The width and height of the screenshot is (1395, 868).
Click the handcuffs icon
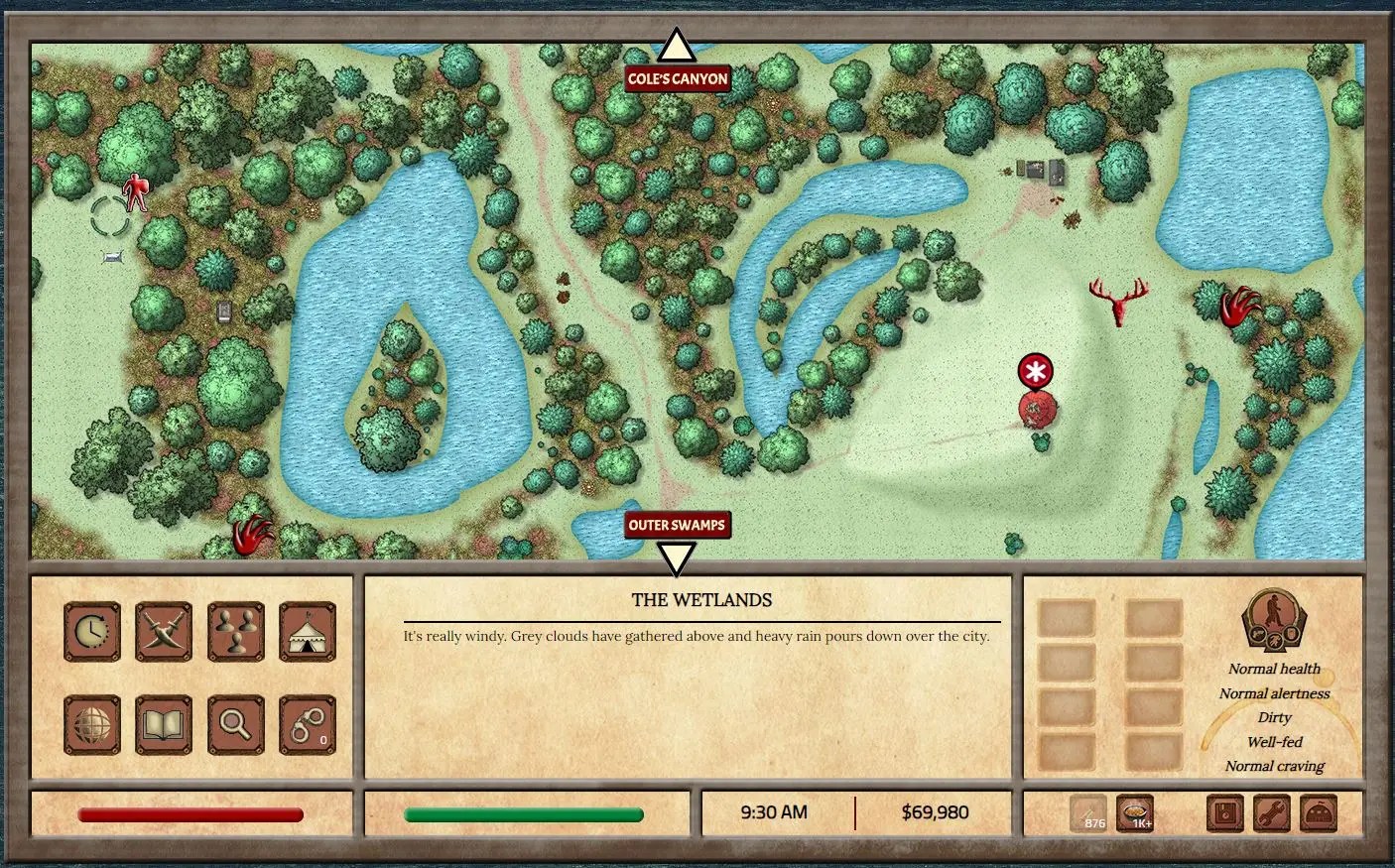click(308, 724)
